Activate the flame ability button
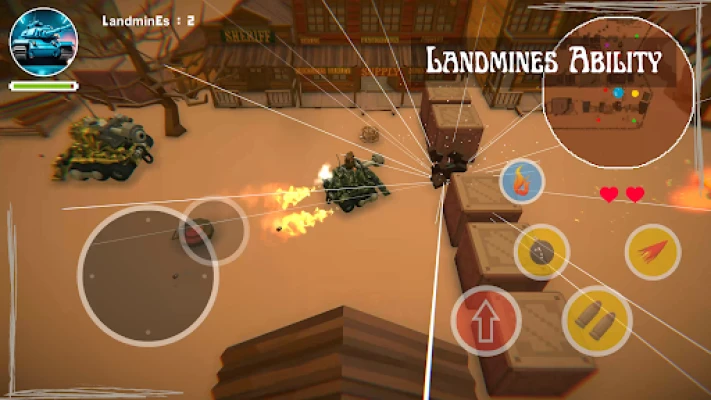 pyautogui.click(x=521, y=182)
